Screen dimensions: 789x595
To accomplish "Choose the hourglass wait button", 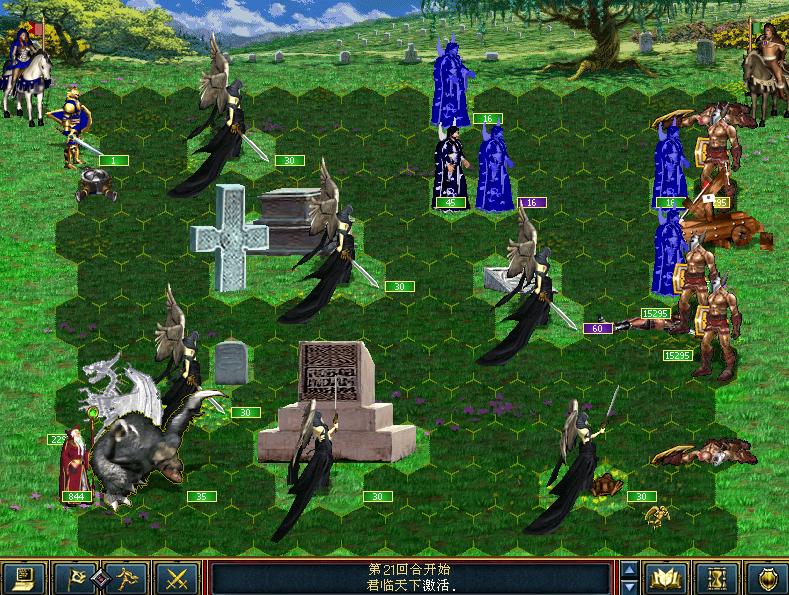I will point(716,578).
